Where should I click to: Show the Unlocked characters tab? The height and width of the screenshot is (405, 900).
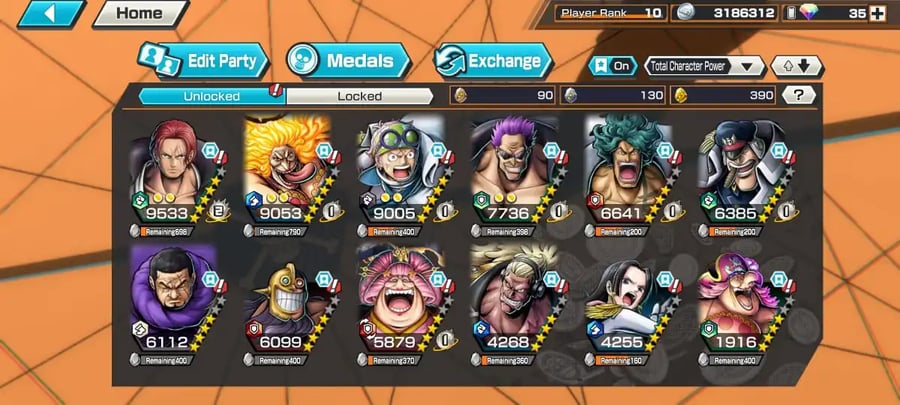[x=210, y=96]
